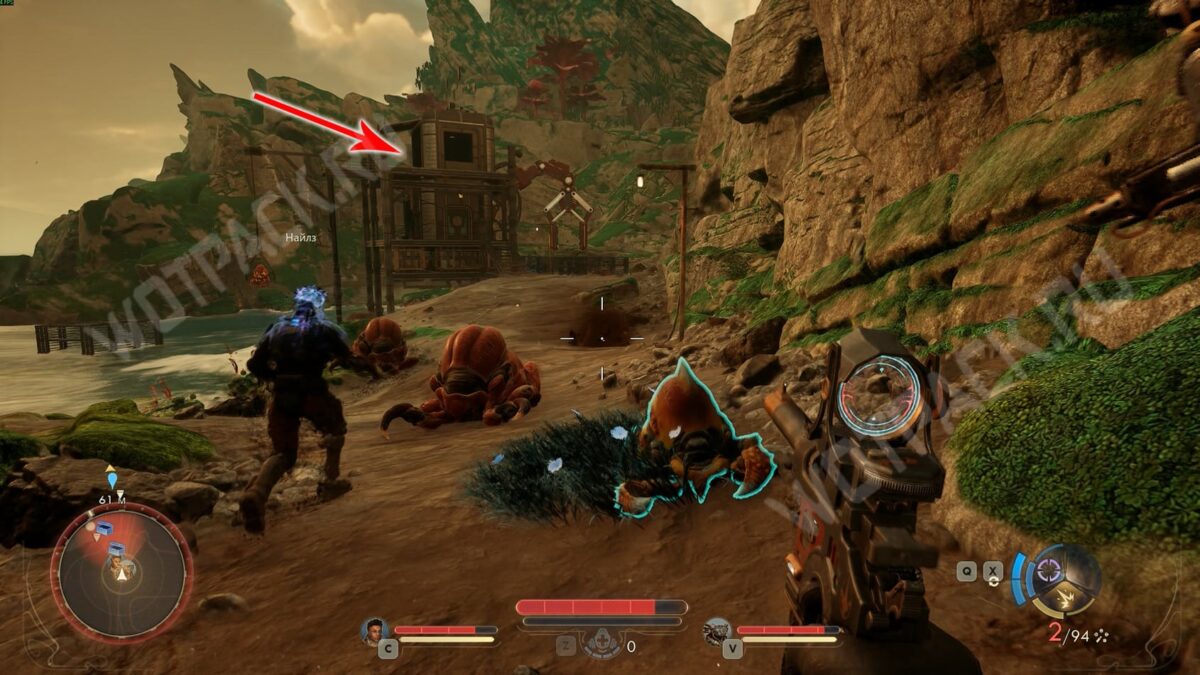Select the human companion portrait
The image size is (1200, 675).
(x=375, y=631)
